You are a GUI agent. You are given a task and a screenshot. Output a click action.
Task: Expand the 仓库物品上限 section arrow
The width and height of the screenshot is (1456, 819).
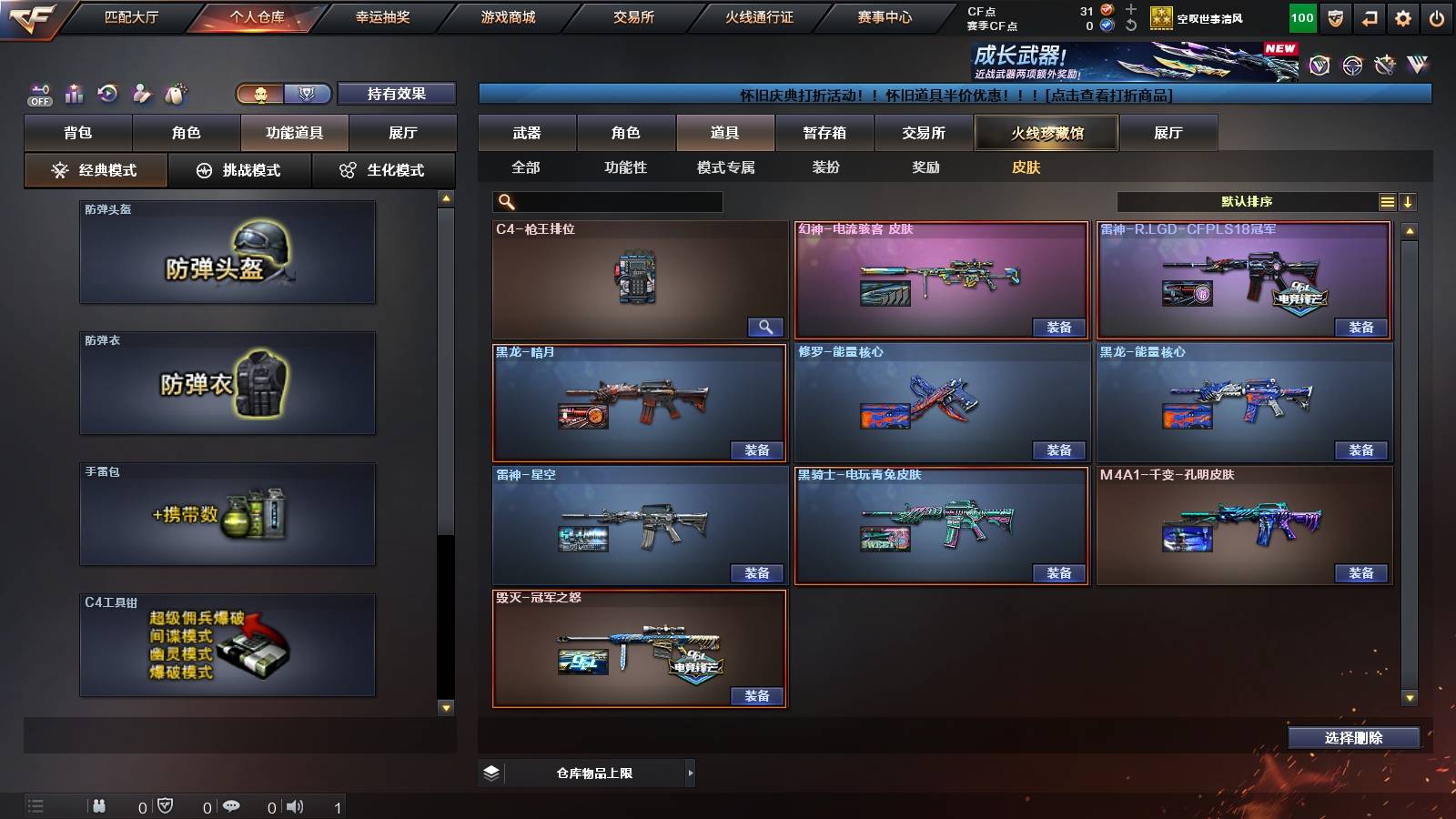[689, 773]
